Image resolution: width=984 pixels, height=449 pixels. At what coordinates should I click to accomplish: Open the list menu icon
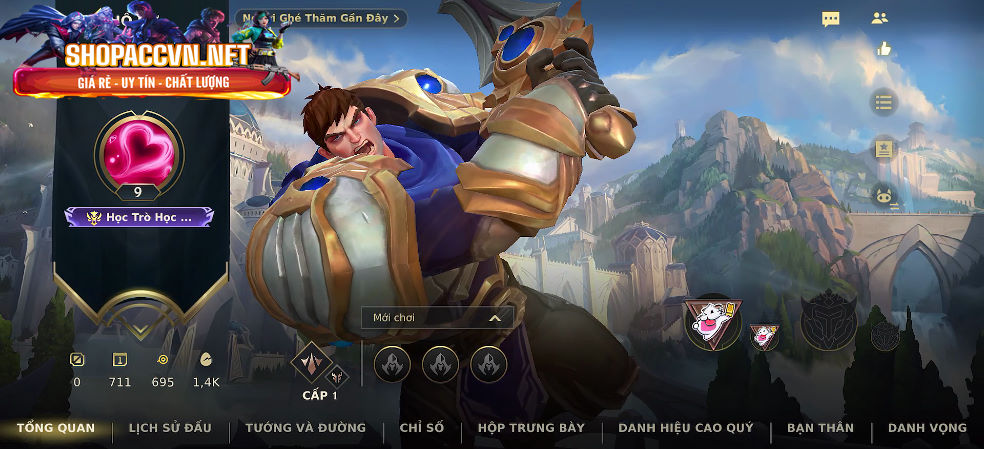(x=883, y=101)
